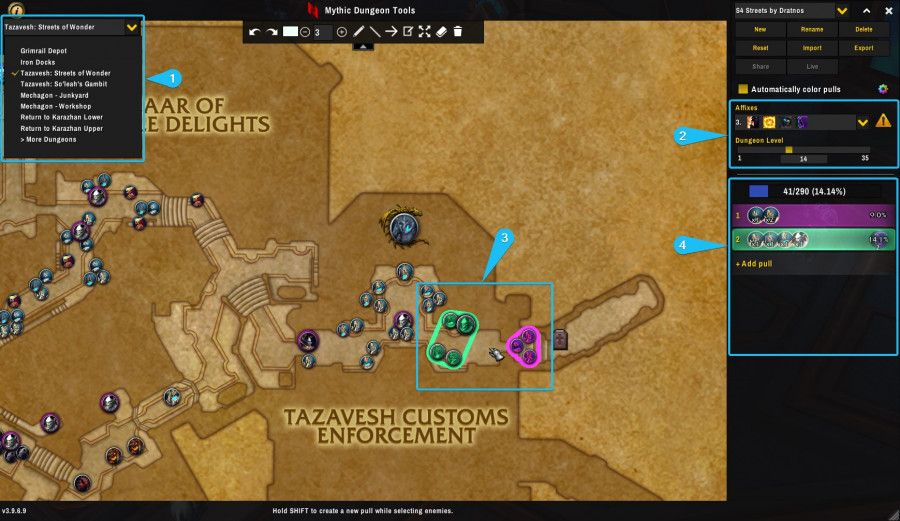Open the Affixes week dropdown arrow

click(863, 122)
